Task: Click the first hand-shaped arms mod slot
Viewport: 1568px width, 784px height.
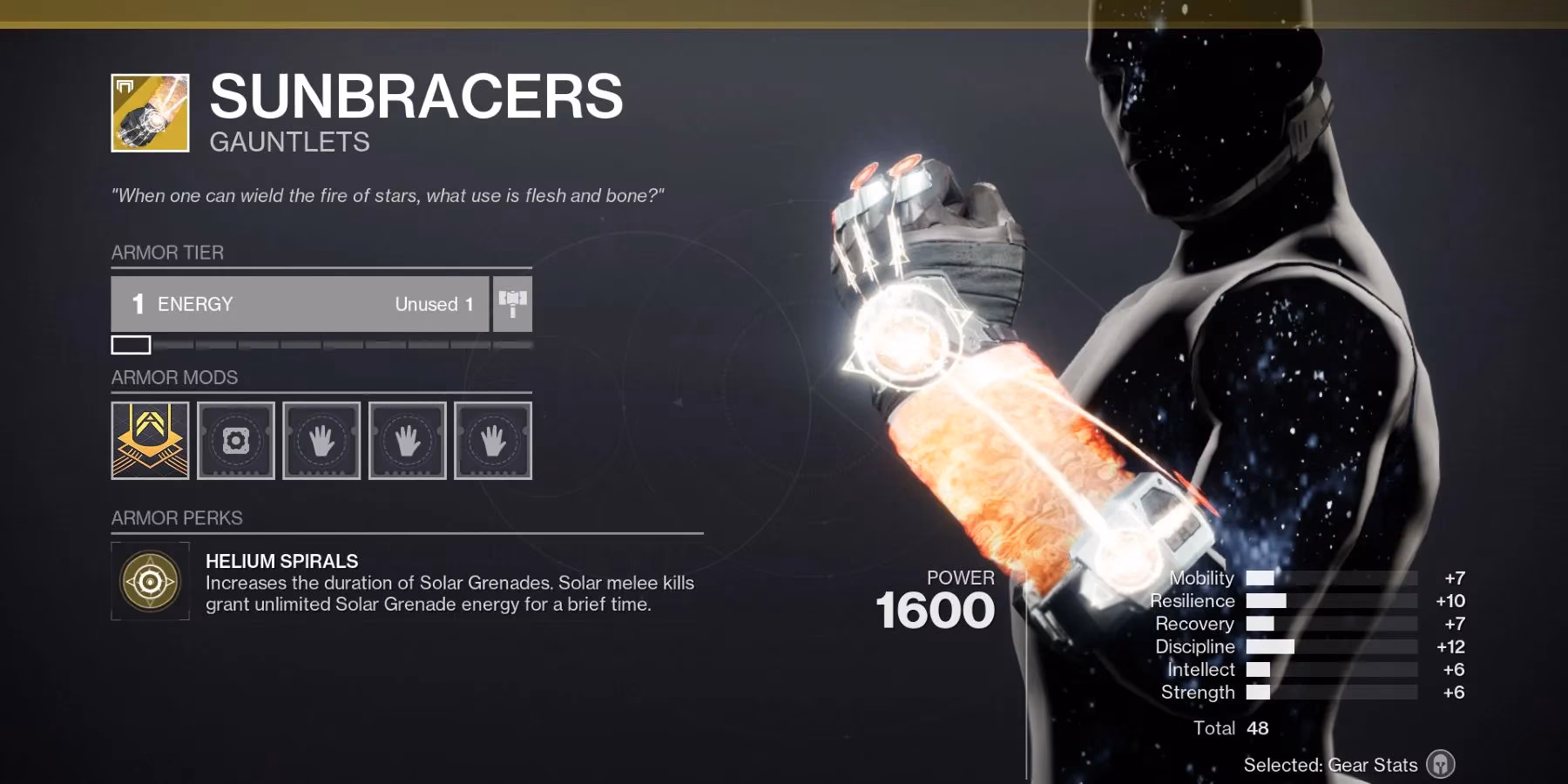Action: 321,441
